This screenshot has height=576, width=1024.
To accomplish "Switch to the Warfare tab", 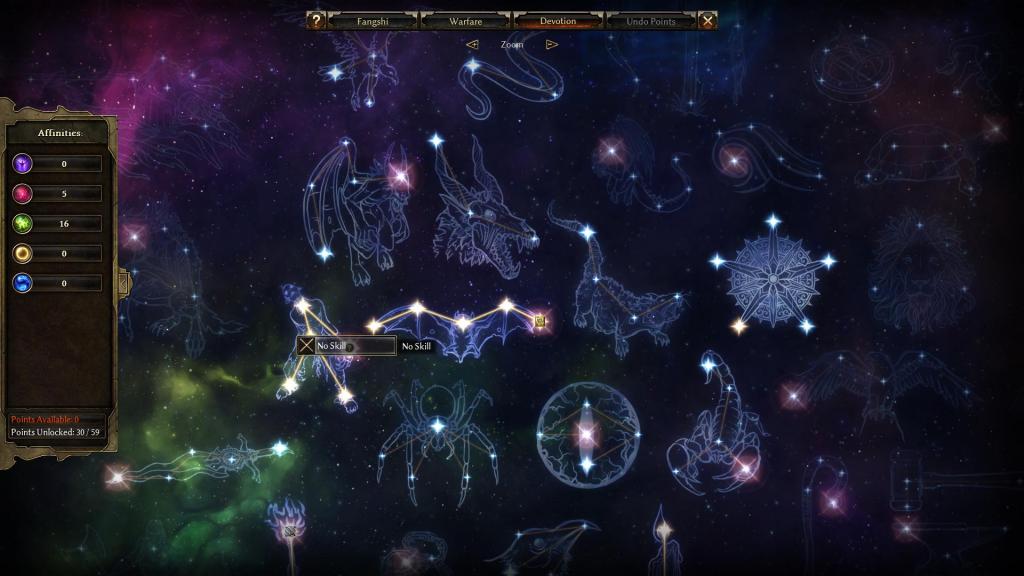I will [x=466, y=21].
